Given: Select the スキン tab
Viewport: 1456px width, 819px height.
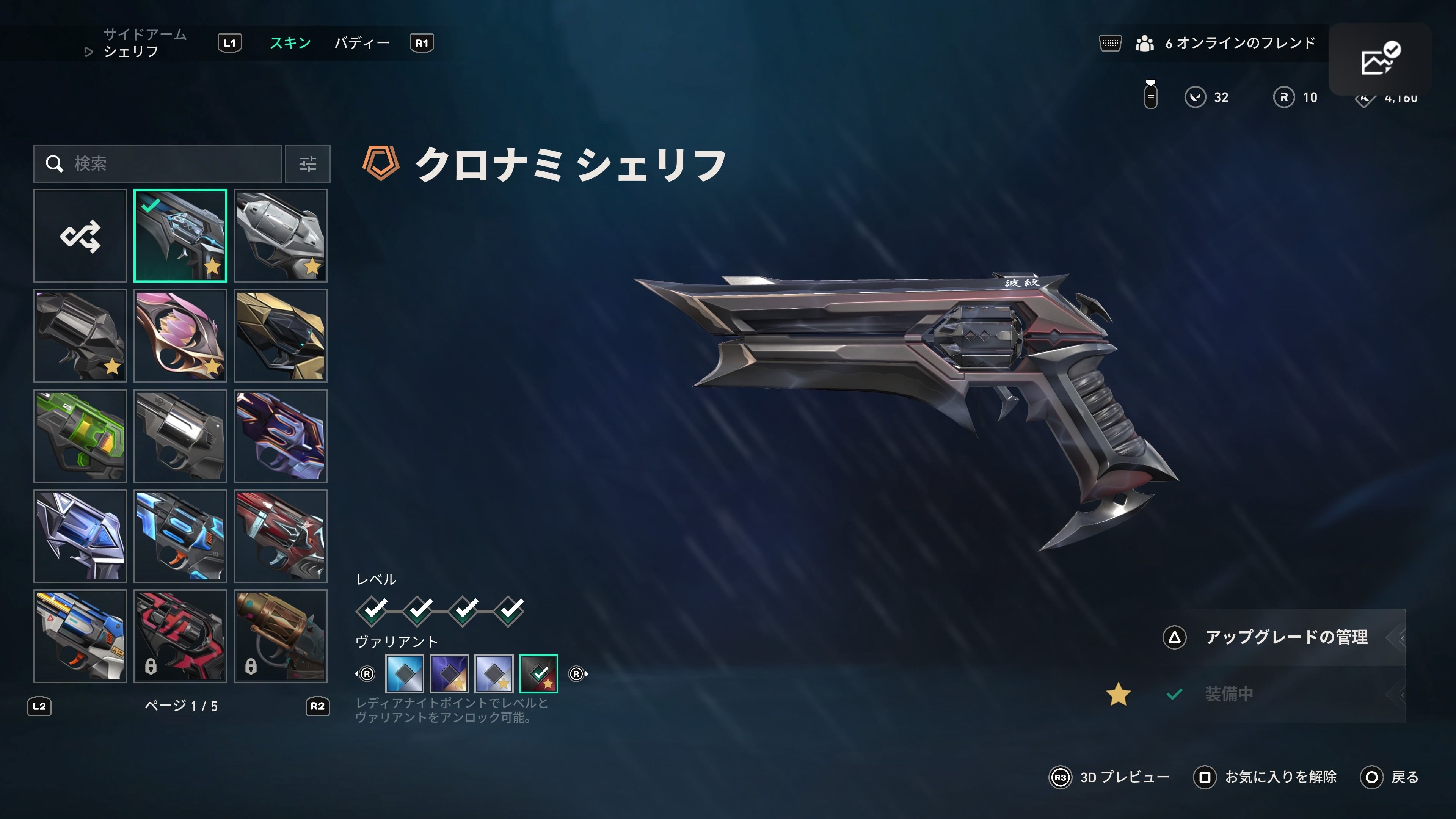Looking at the screenshot, I should pyautogui.click(x=290, y=43).
